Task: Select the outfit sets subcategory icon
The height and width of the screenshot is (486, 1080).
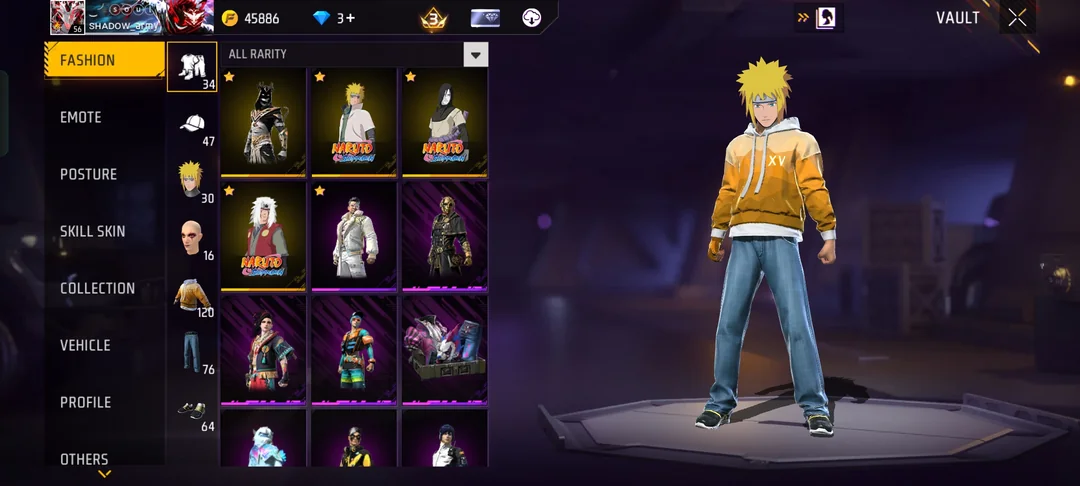Action: click(x=191, y=68)
